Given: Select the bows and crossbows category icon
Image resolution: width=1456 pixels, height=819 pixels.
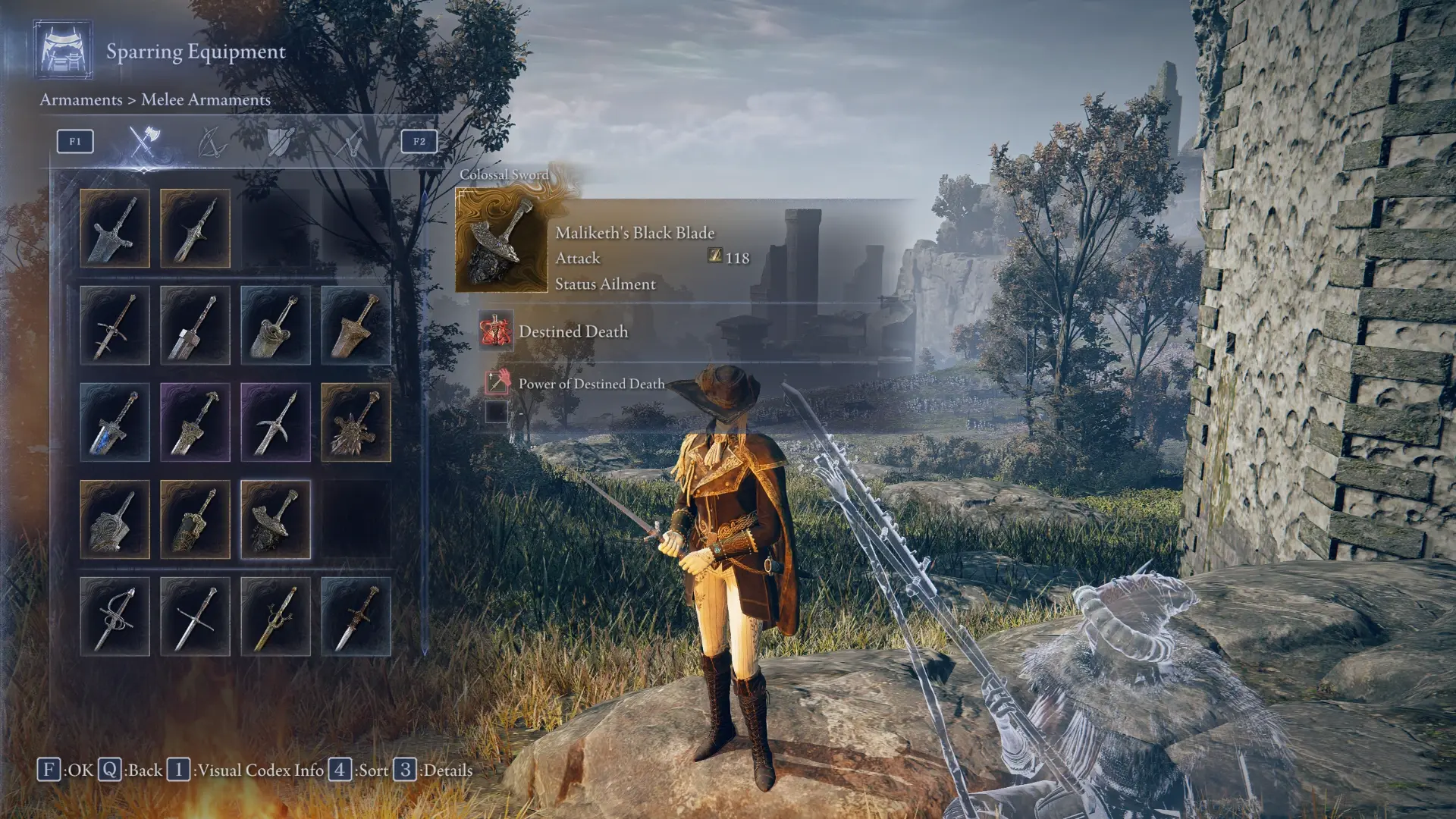Looking at the screenshot, I should click(210, 143).
